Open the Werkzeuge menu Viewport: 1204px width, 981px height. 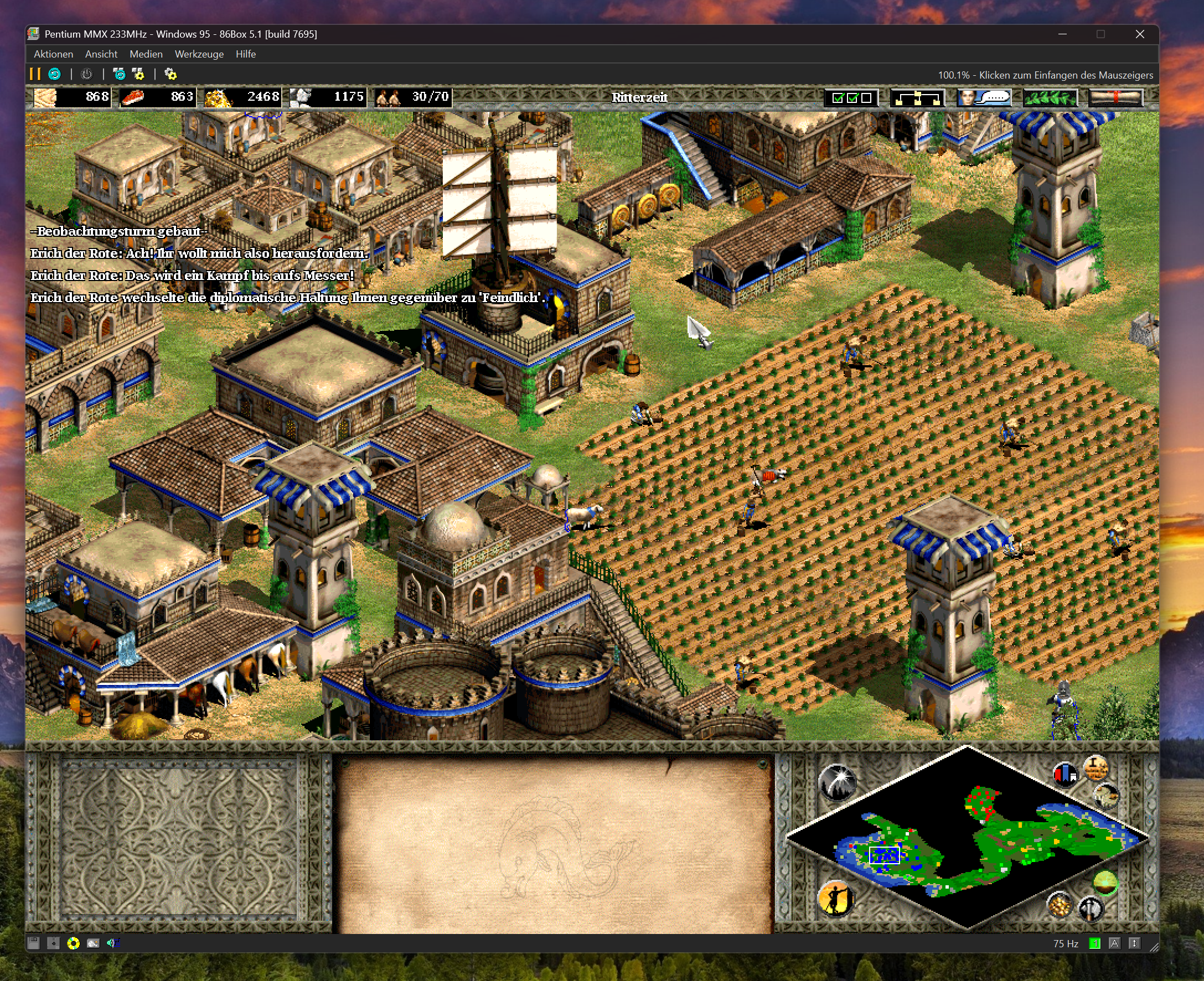point(199,54)
